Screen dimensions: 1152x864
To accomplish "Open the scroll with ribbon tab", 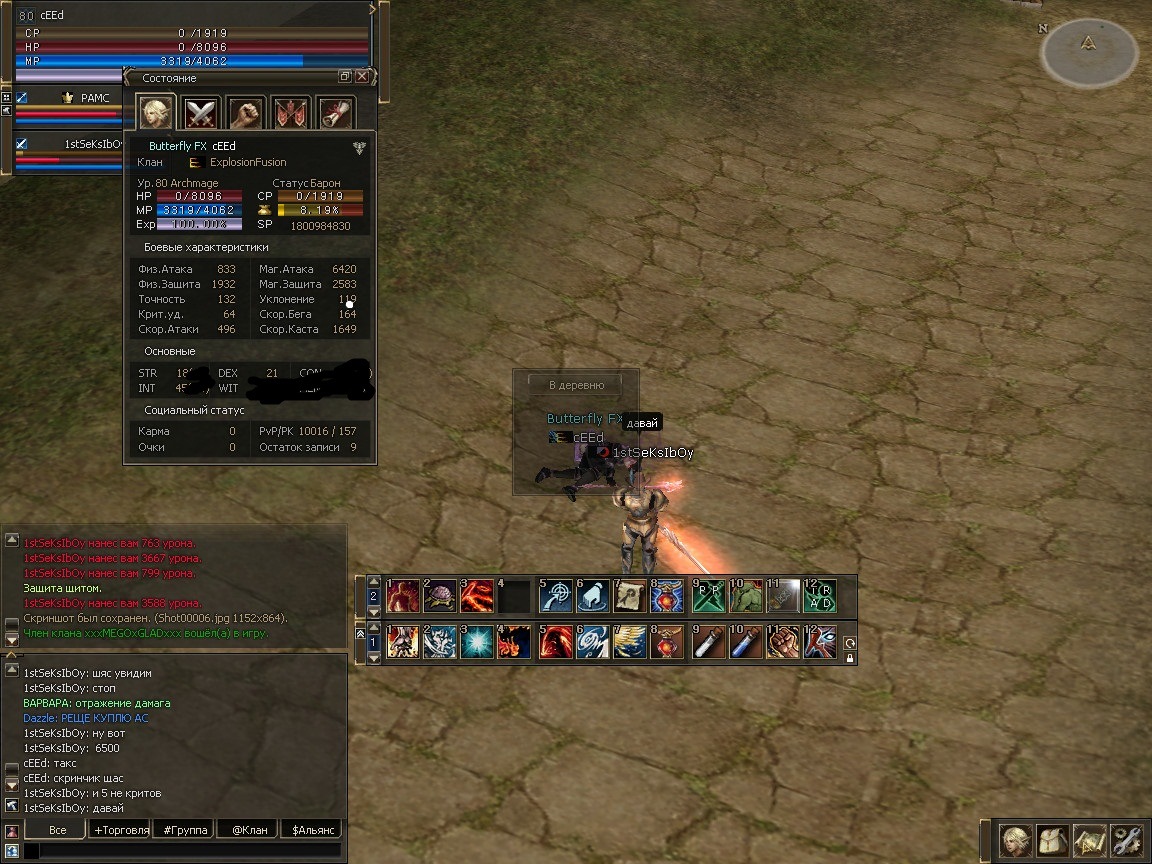I will click(336, 112).
